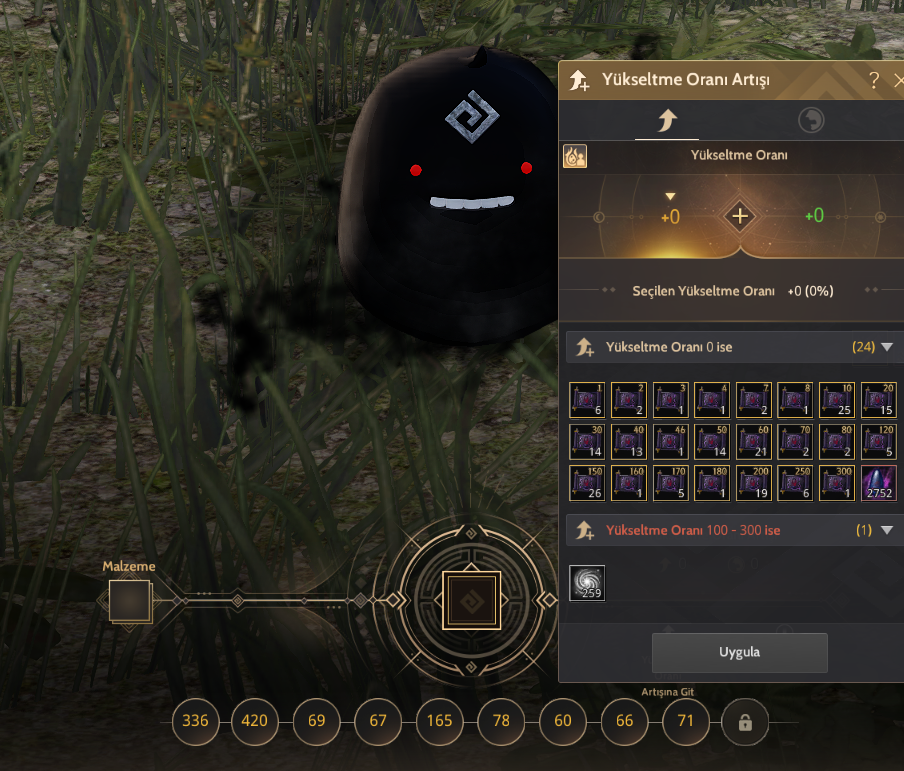
Task: Collapse the Yükseltme Oranı 100 - 300 ise section
Action: tap(886, 530)
